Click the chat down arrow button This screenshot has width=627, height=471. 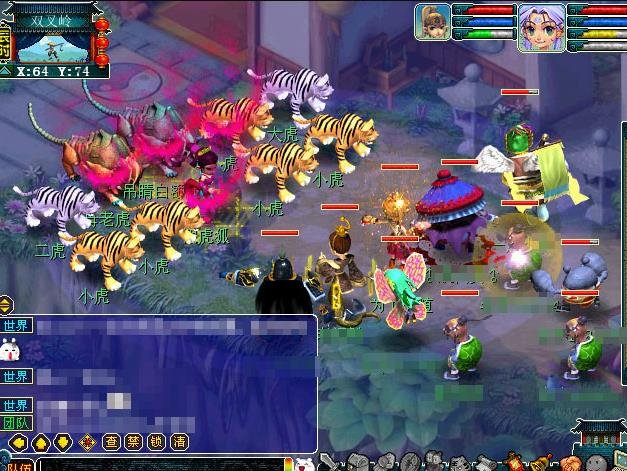tap(63, 441)
